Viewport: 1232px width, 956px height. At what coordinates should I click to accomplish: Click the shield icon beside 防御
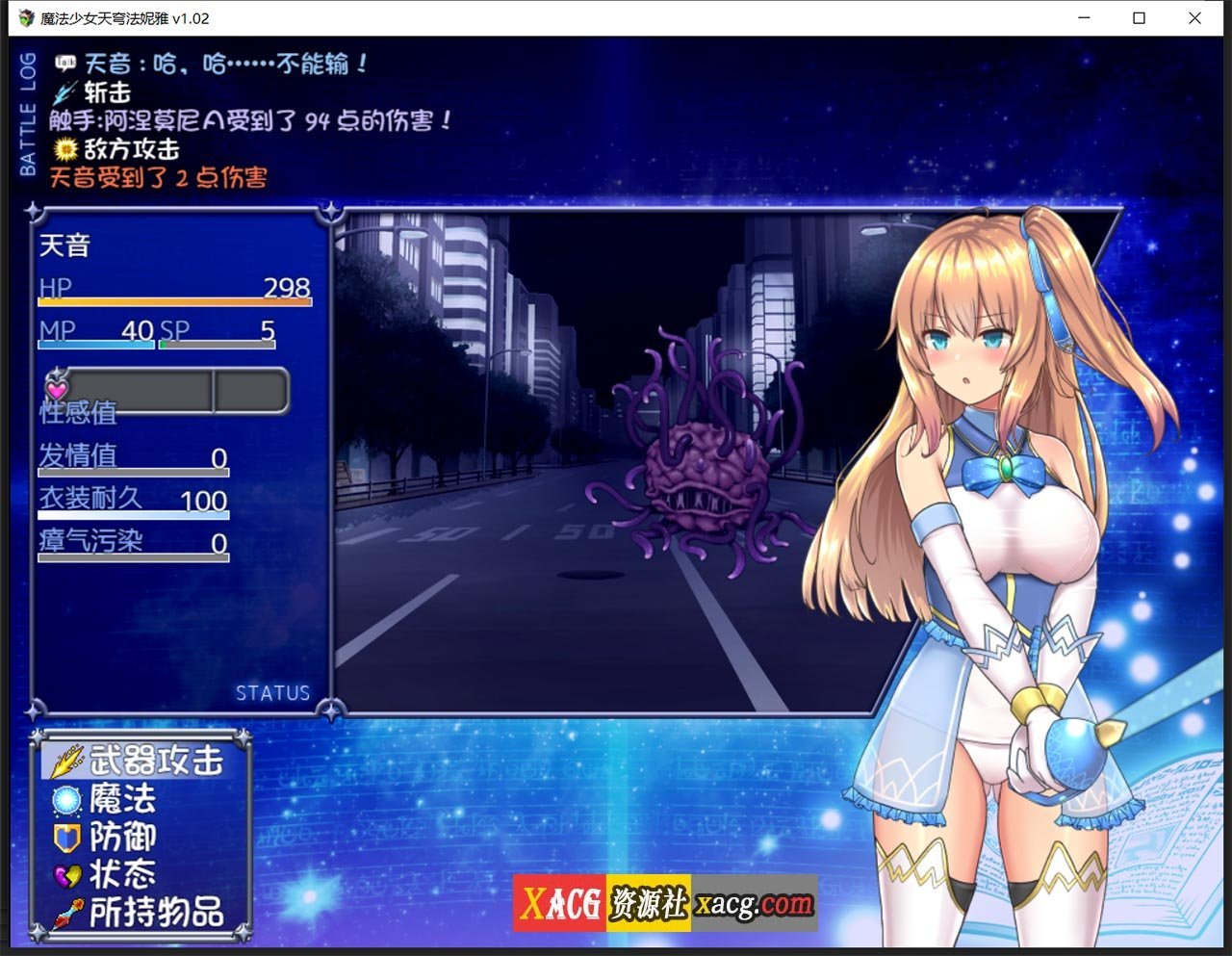point(64,838)
